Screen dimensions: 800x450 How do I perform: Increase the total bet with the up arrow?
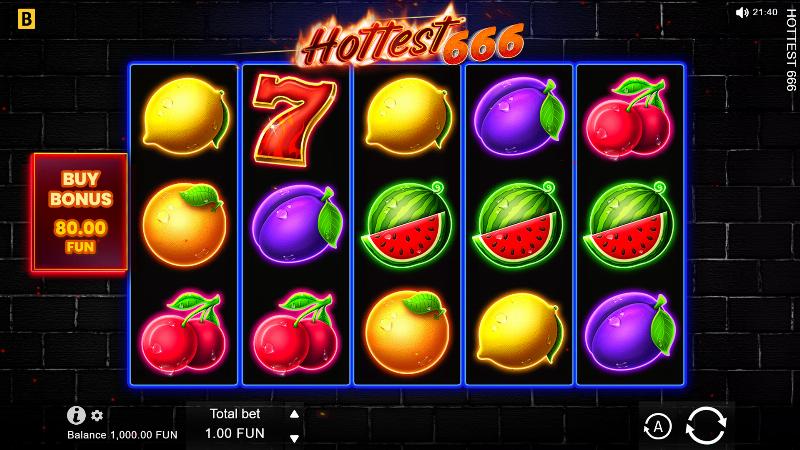294,413
